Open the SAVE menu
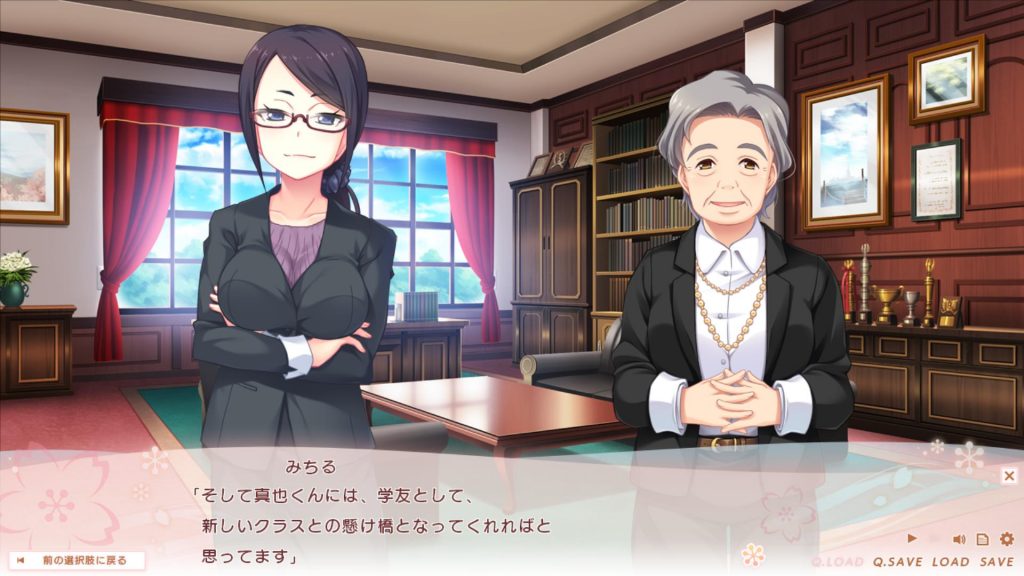 point(996,562)
